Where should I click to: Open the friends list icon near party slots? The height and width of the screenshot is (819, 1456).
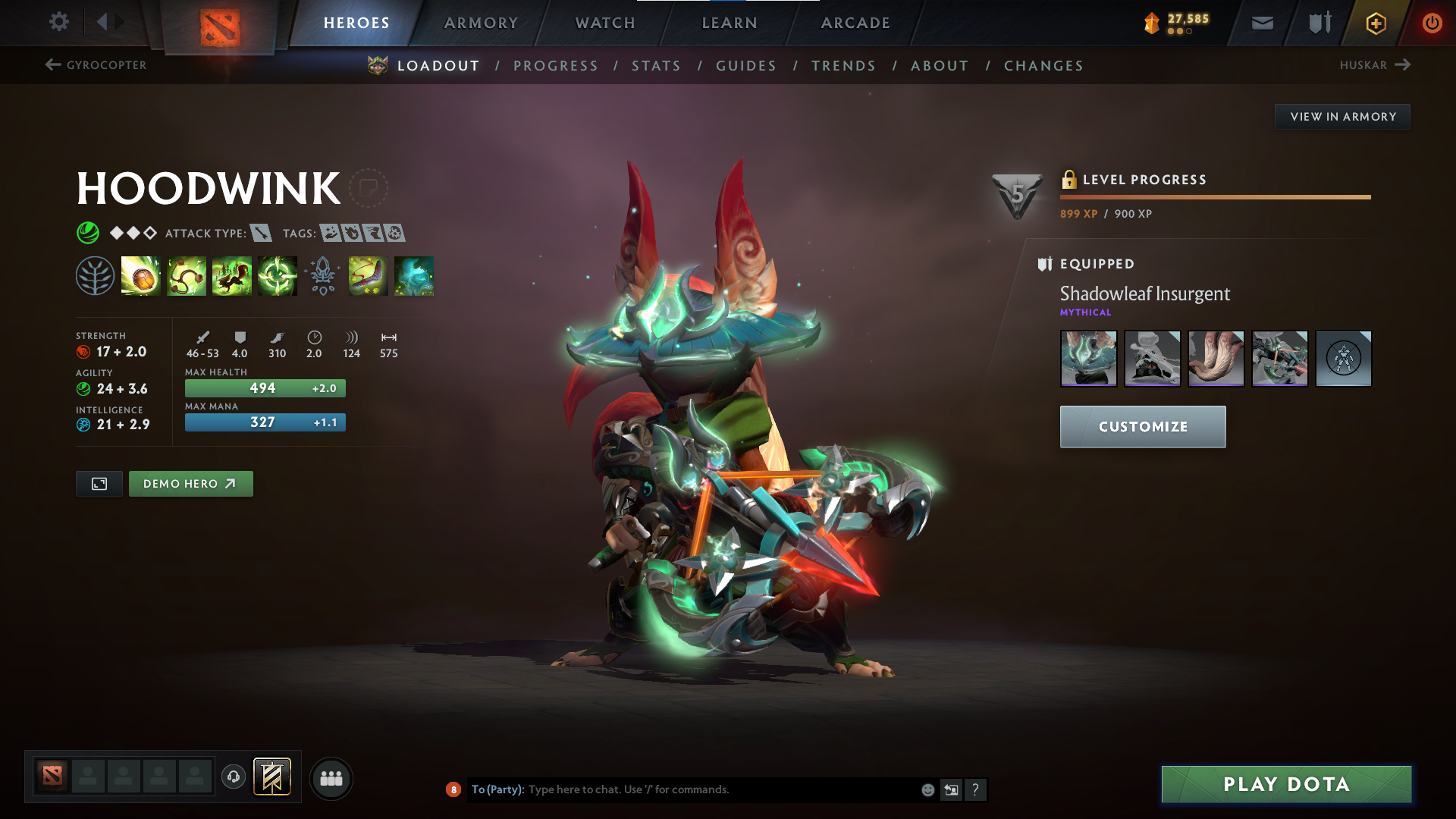(331, 777)
